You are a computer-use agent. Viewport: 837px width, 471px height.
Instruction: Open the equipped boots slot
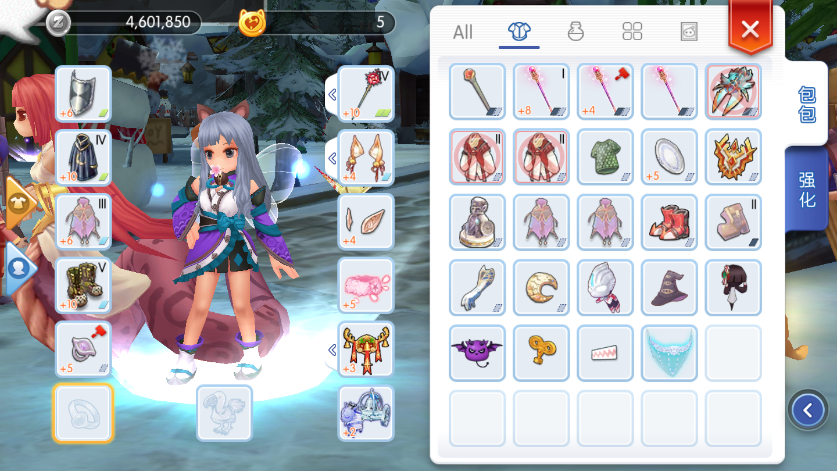83,285
